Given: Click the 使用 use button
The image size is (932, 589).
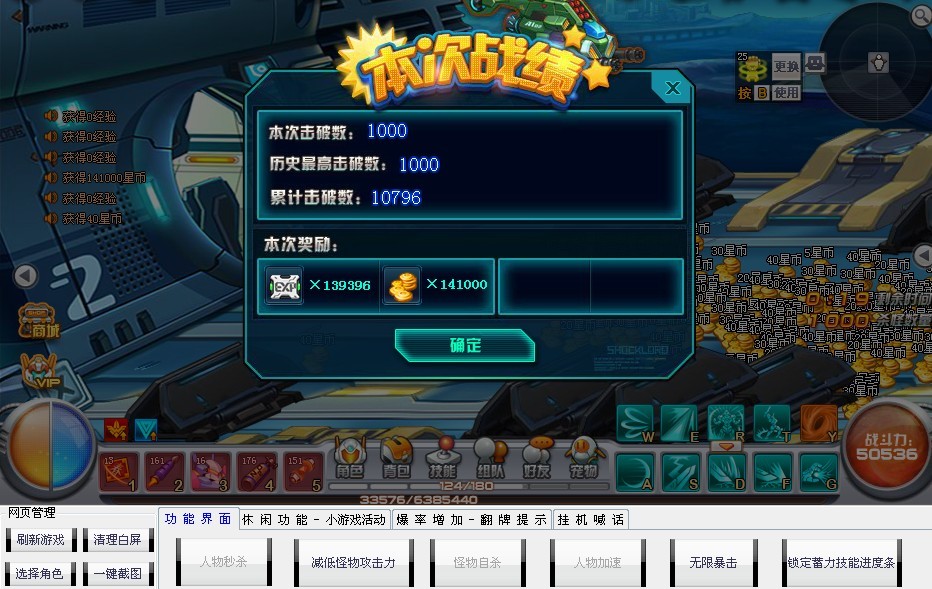Looking at the screenshot, I should point(786,92).
